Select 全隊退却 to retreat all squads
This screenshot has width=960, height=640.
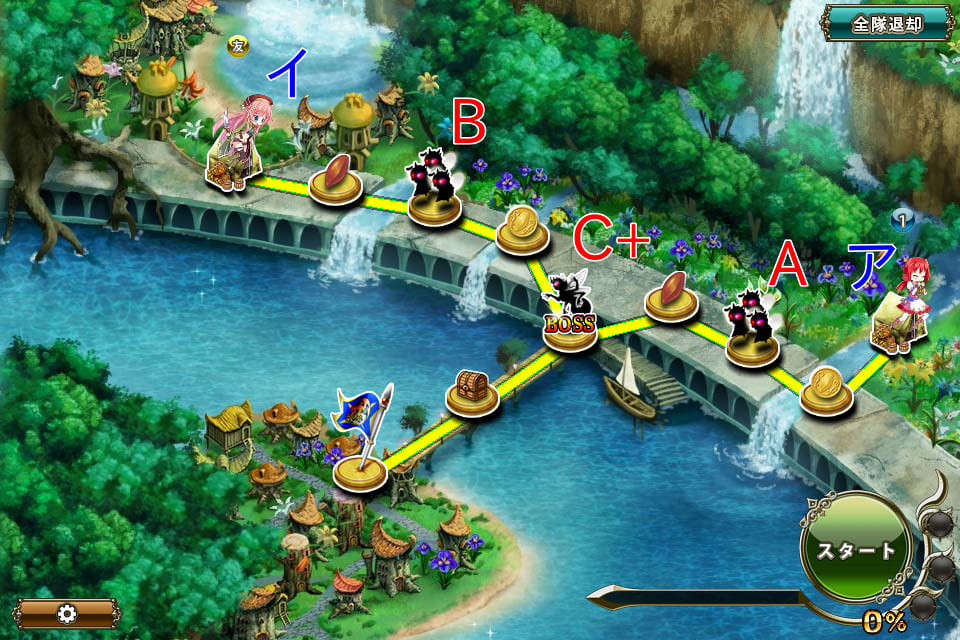pos(886,24)
